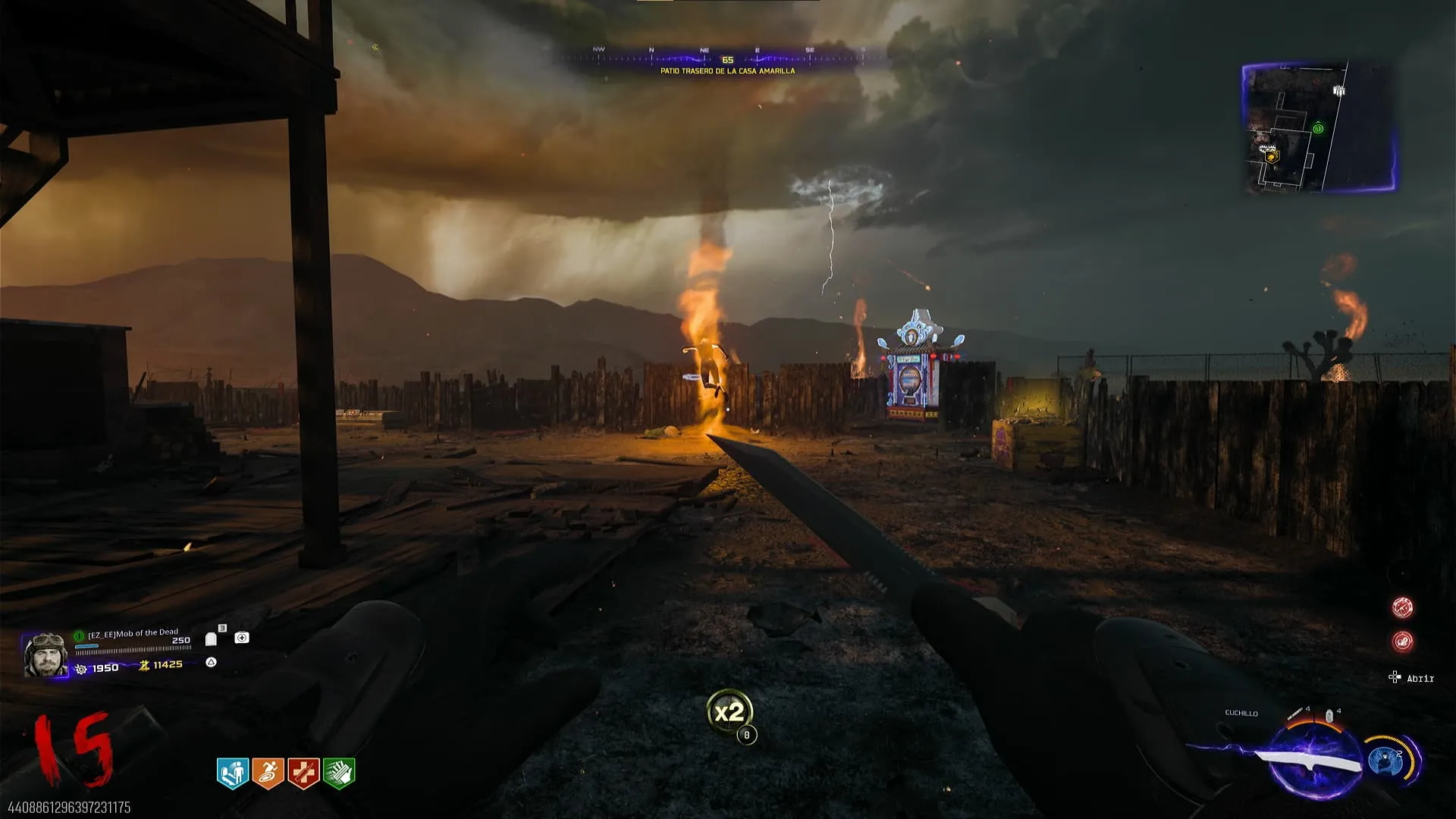
Task: Select the orange Stamin-Up perk icon
Action: click(268, 773)
